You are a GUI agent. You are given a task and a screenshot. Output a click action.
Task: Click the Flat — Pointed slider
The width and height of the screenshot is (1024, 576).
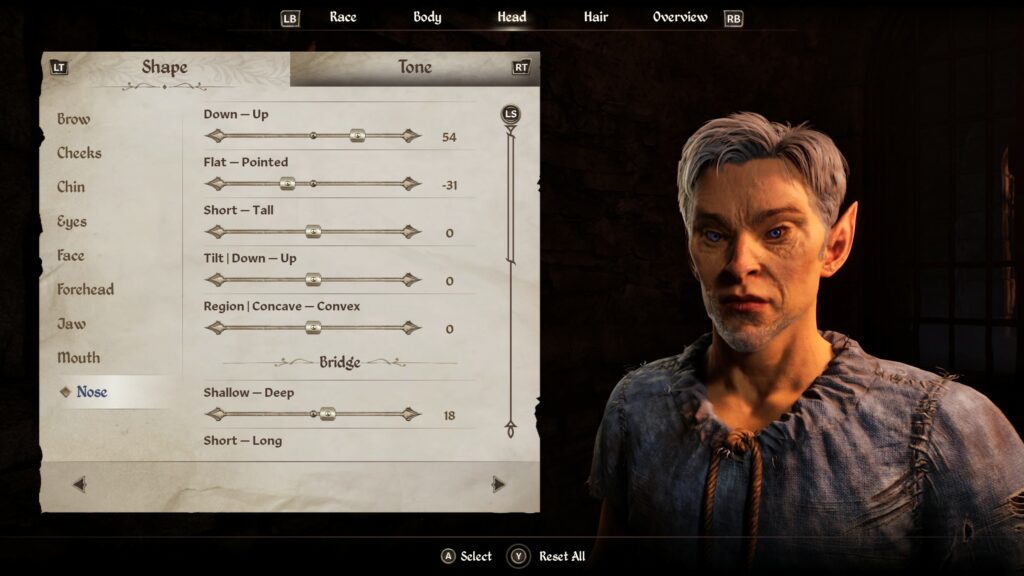coord(287,184)
